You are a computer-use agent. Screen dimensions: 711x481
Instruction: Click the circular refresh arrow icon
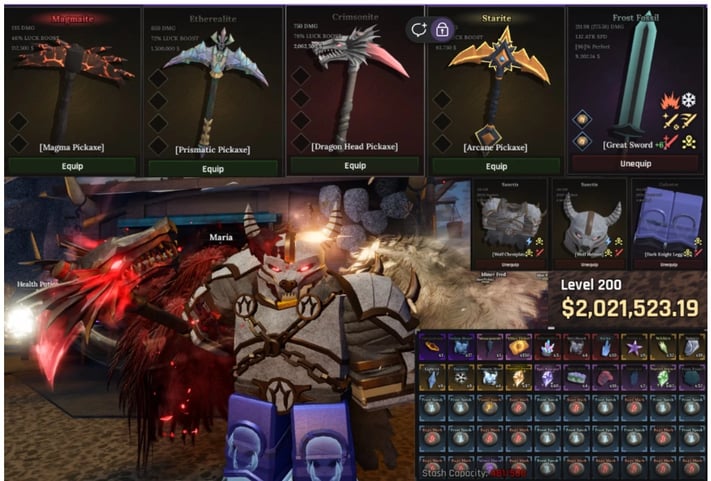pos(419,29)
